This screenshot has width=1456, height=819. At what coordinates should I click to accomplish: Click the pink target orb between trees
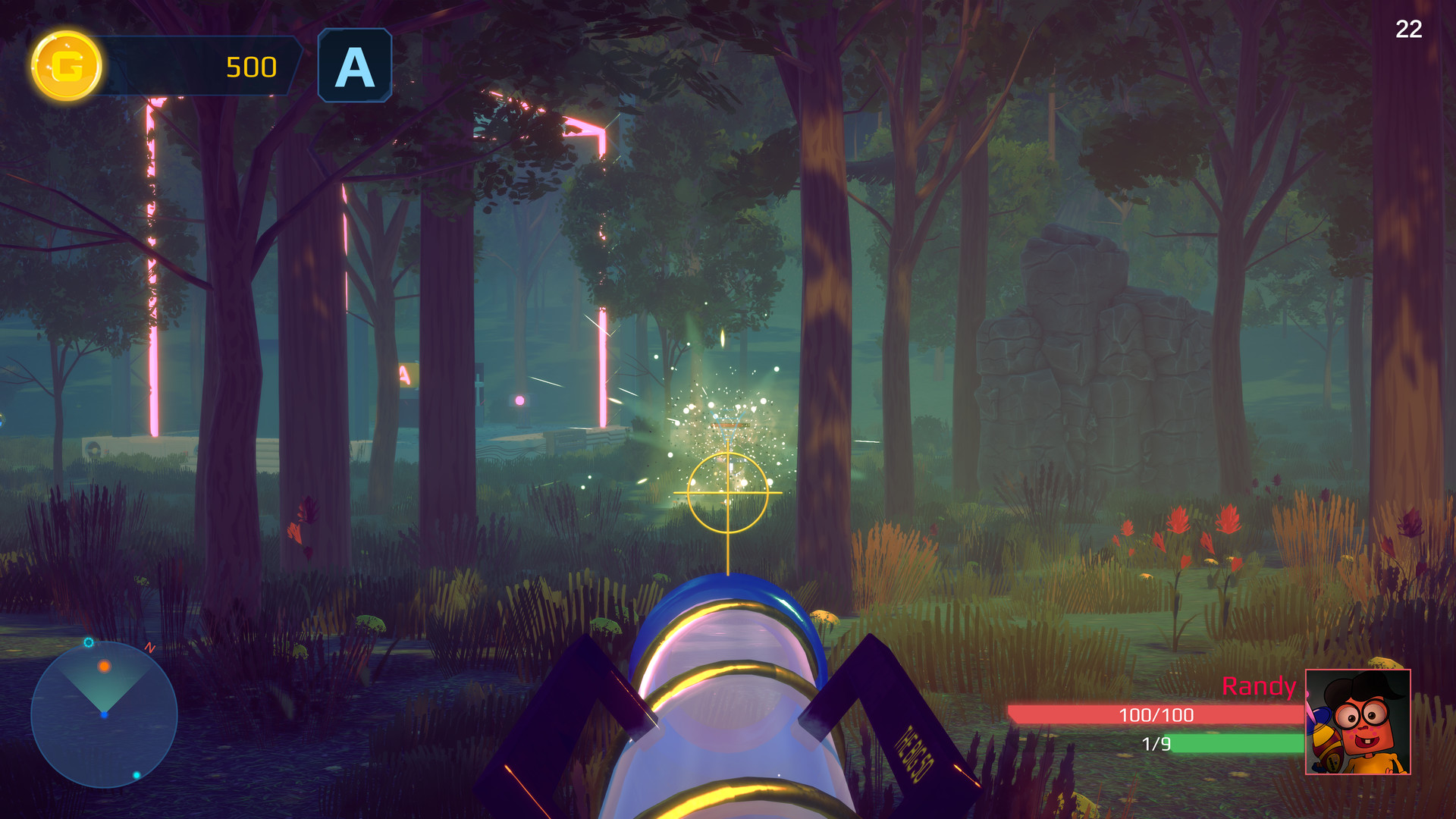(519, 399)
